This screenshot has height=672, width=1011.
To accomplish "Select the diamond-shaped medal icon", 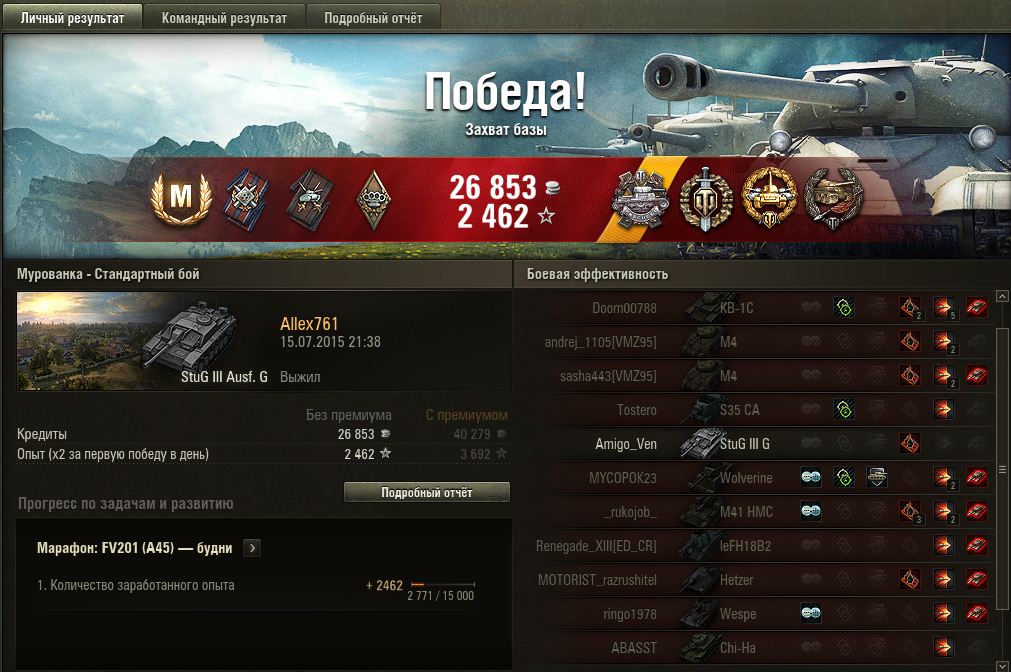I will pos(371,198).
